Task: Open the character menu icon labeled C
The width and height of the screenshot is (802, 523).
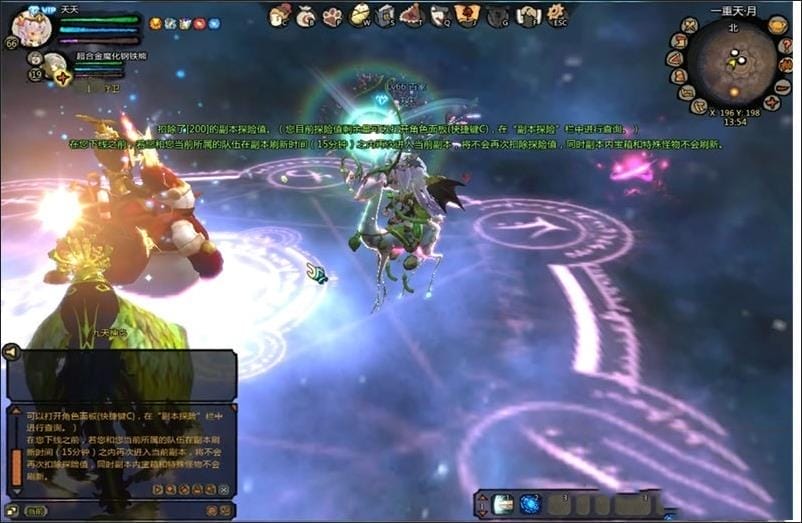Action: point(281,15)
